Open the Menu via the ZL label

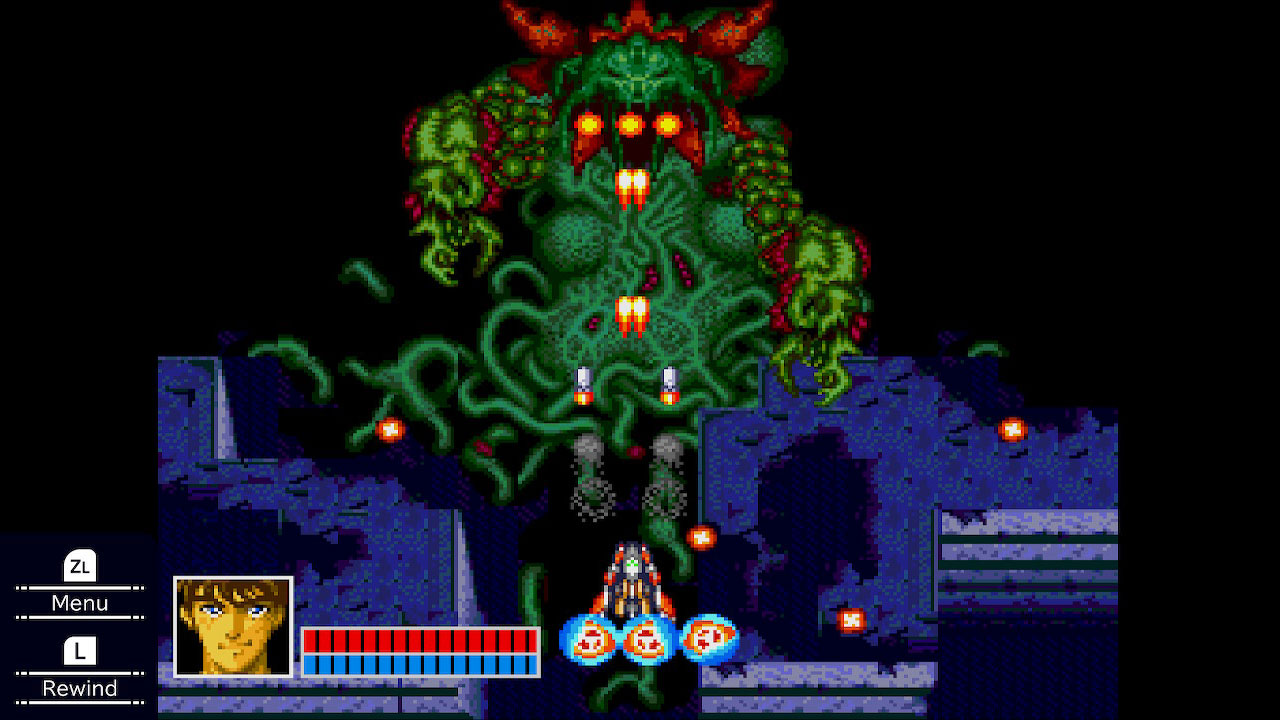(80, 603)
